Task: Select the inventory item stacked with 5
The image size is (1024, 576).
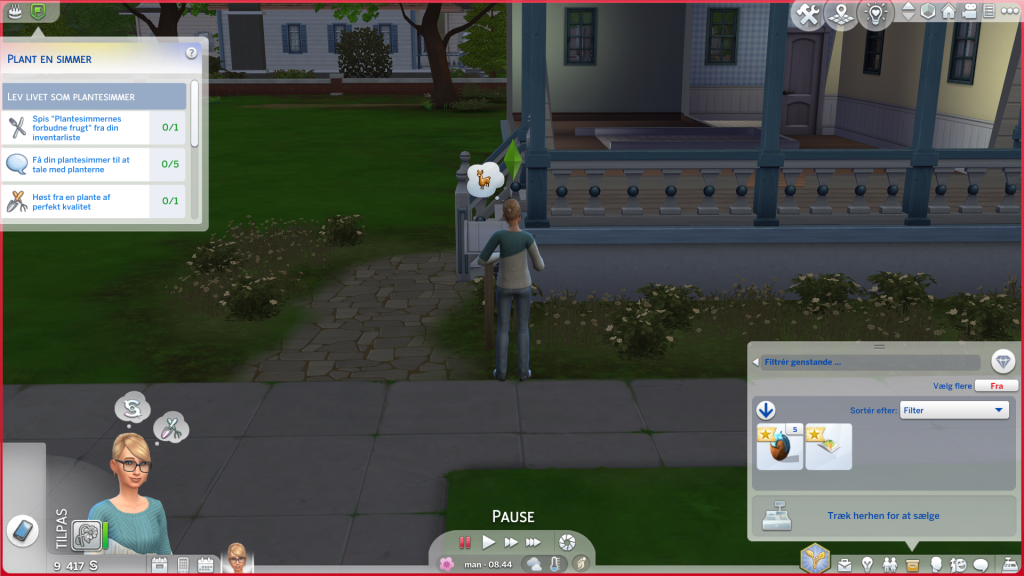Action: 779,446
